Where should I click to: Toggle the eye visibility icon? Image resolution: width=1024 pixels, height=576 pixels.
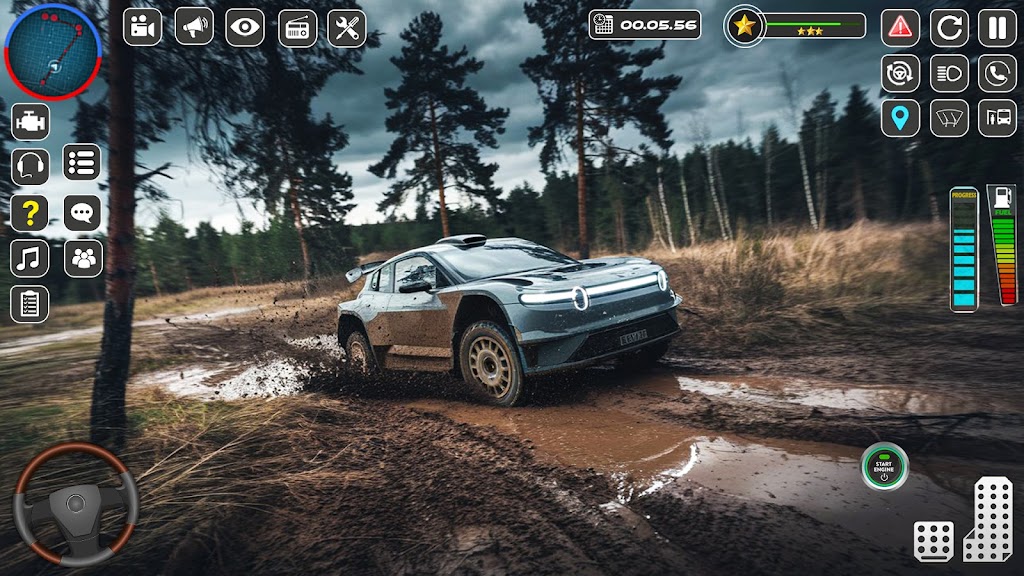tap(245, 27)
